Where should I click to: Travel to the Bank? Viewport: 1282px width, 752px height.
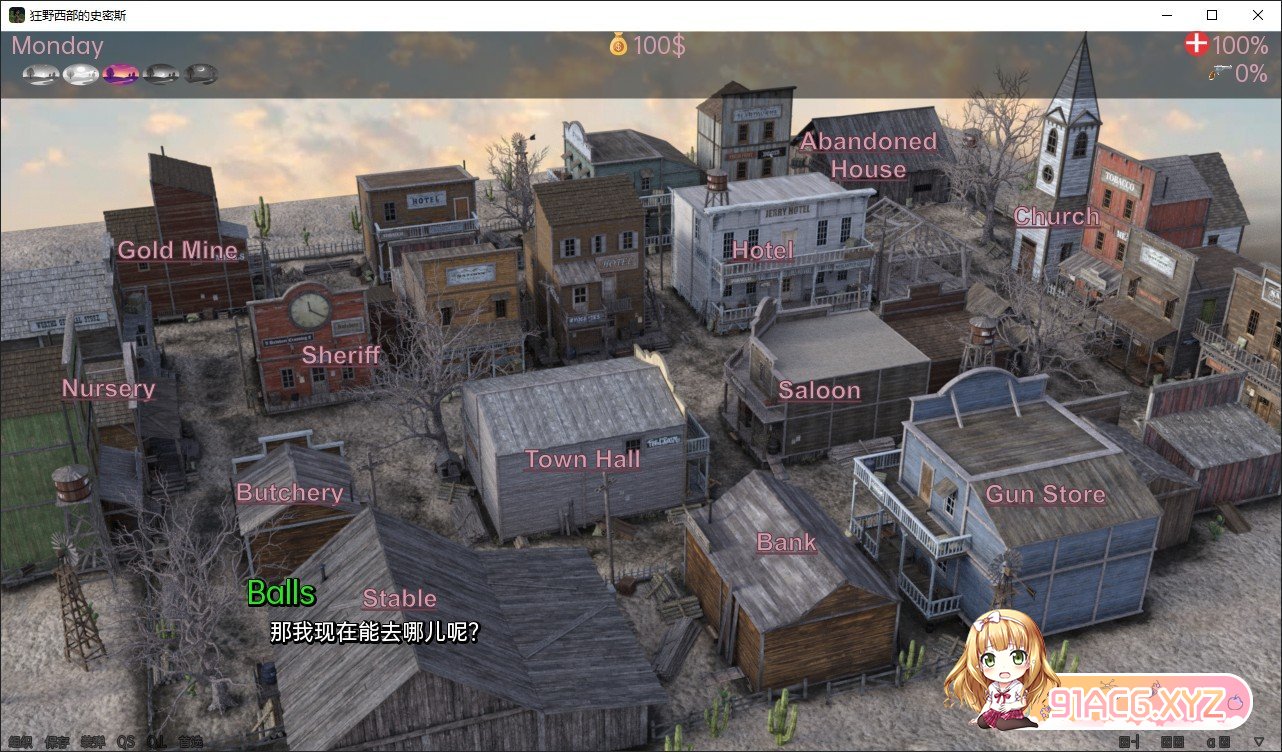786,543
